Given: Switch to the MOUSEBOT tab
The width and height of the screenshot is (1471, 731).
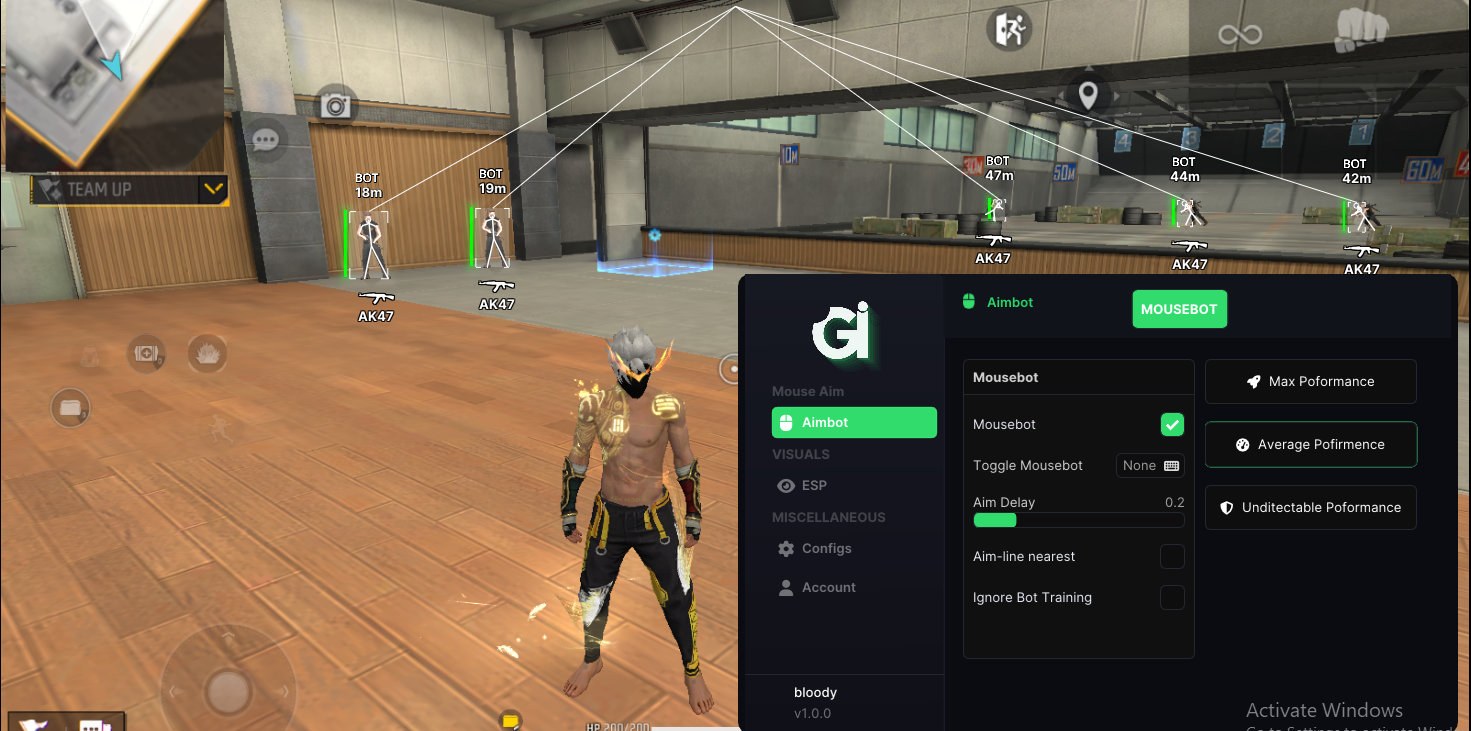Looking at the screenshot, I should 1179,309.
